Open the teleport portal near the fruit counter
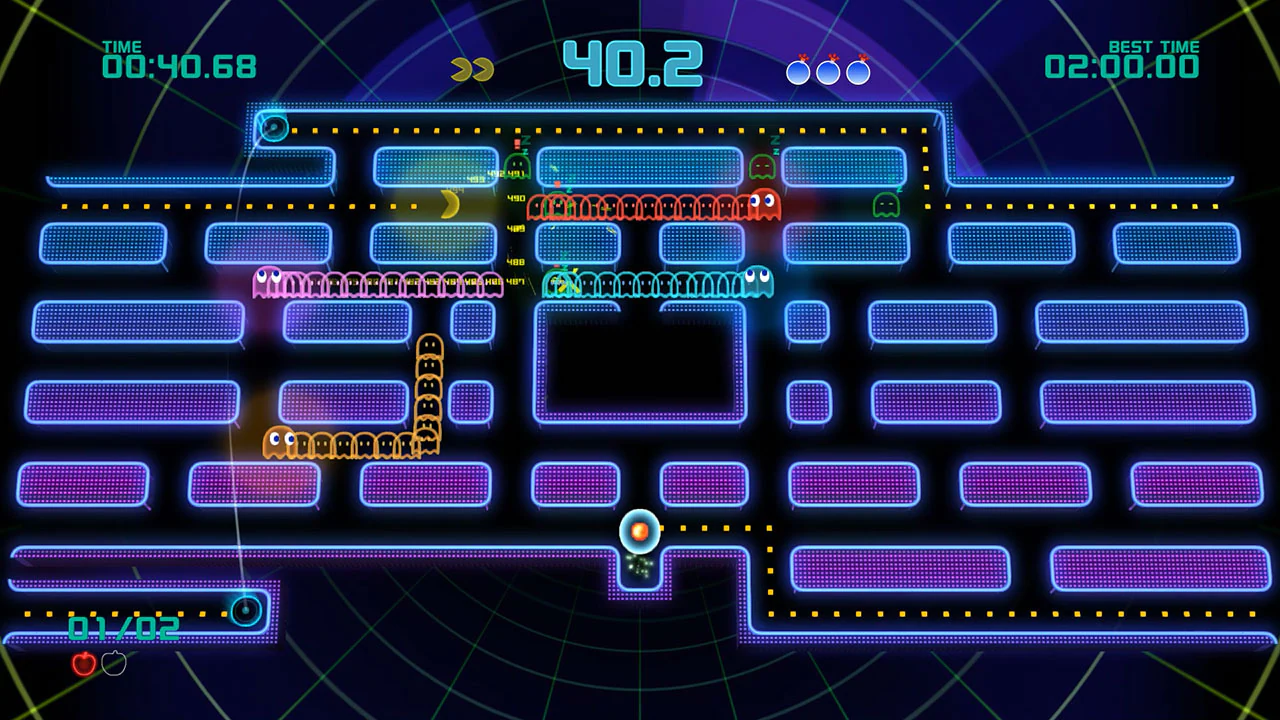Image resolution: width=1280 pixels, height=720 pixels. [247, 612]
